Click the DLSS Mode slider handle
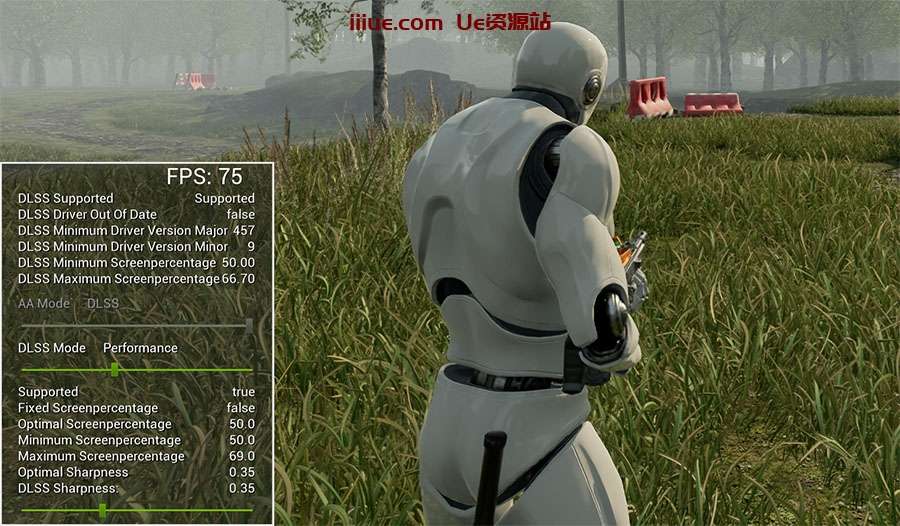 click(x=115, y=369)
